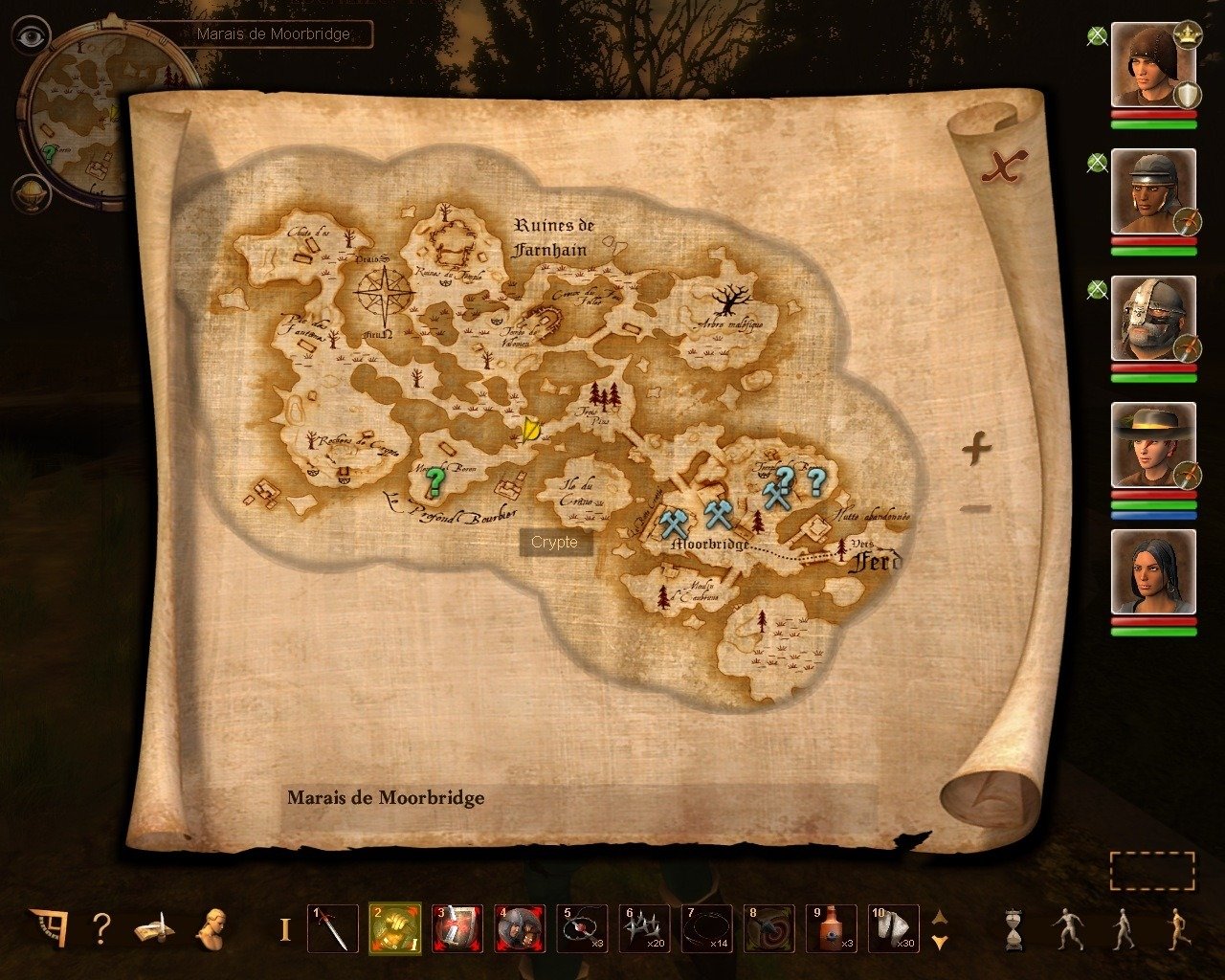Click the hourglass pause button
This screenshot has height=980, width=1225.
pyautogui.click(x=1013, y=928)
